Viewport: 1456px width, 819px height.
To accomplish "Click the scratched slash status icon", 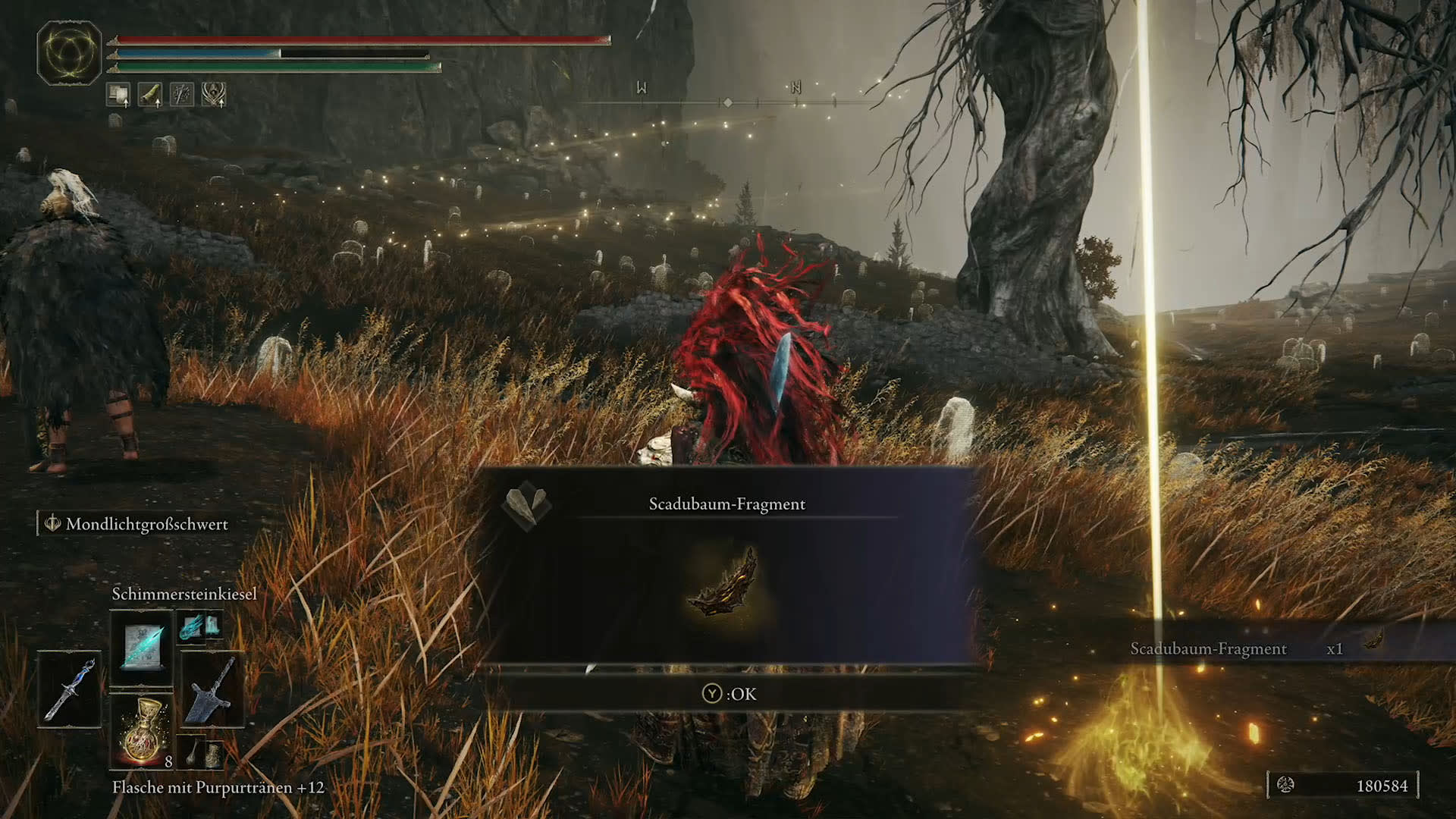I will (x=182, y=95).
